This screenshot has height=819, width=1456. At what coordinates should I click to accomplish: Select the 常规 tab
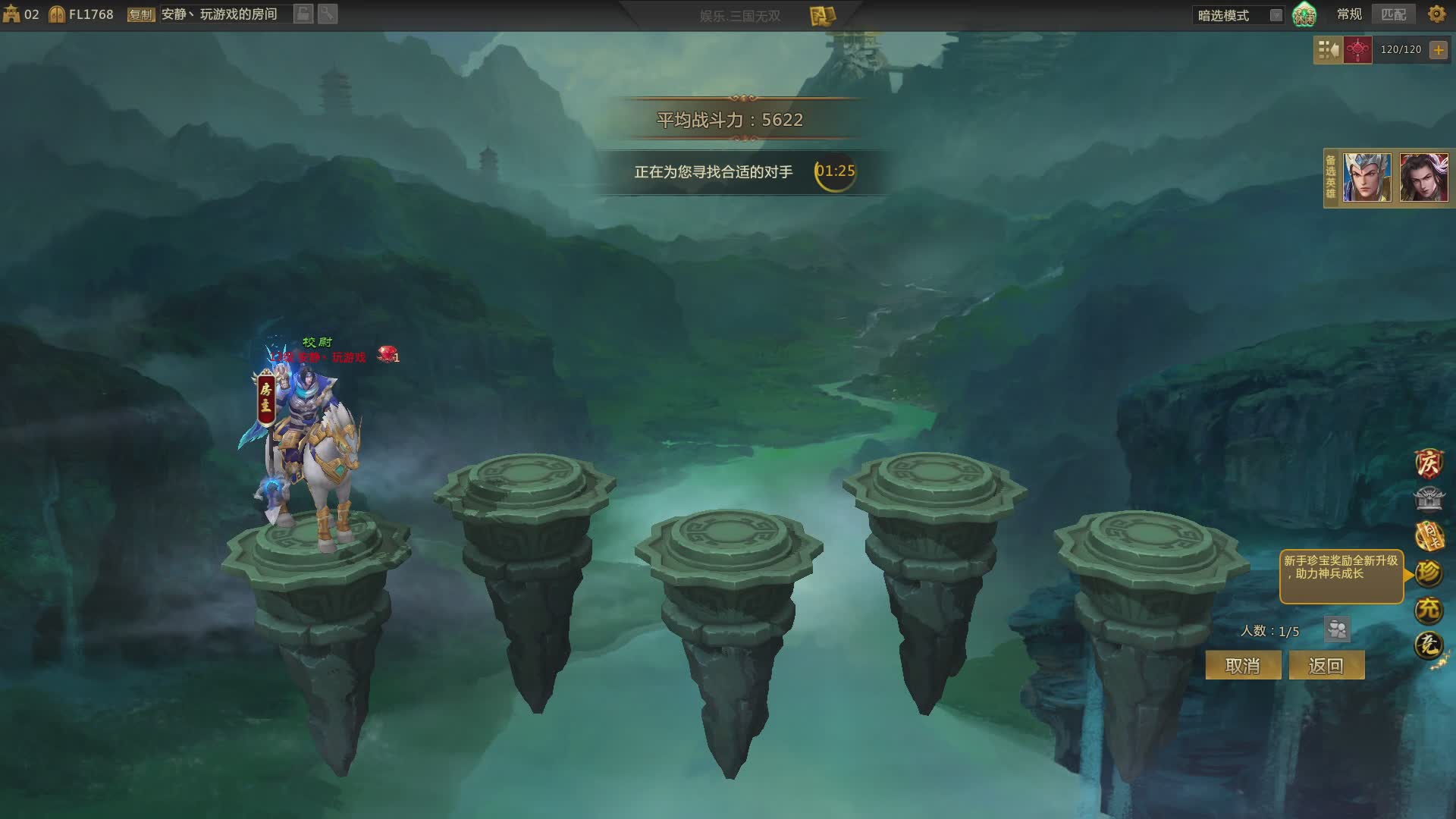tap(1349, 14)
